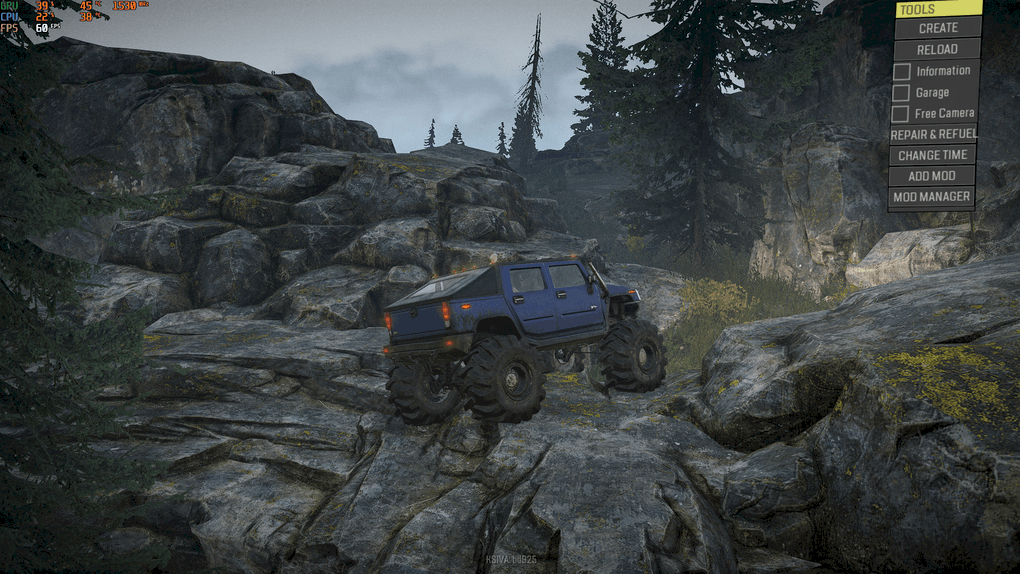
Task: Select REPAIR & REFUEL
Action: 933,134
